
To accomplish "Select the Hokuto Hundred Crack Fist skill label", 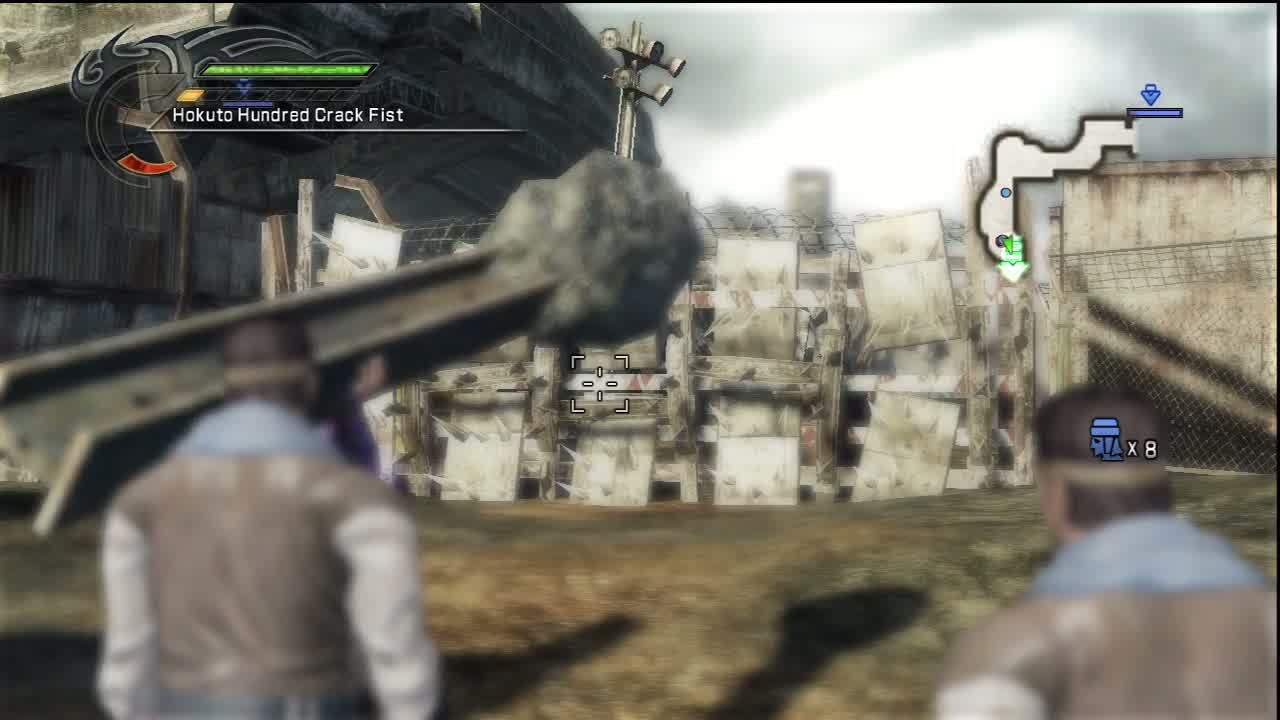I will (x=288, y=115).
